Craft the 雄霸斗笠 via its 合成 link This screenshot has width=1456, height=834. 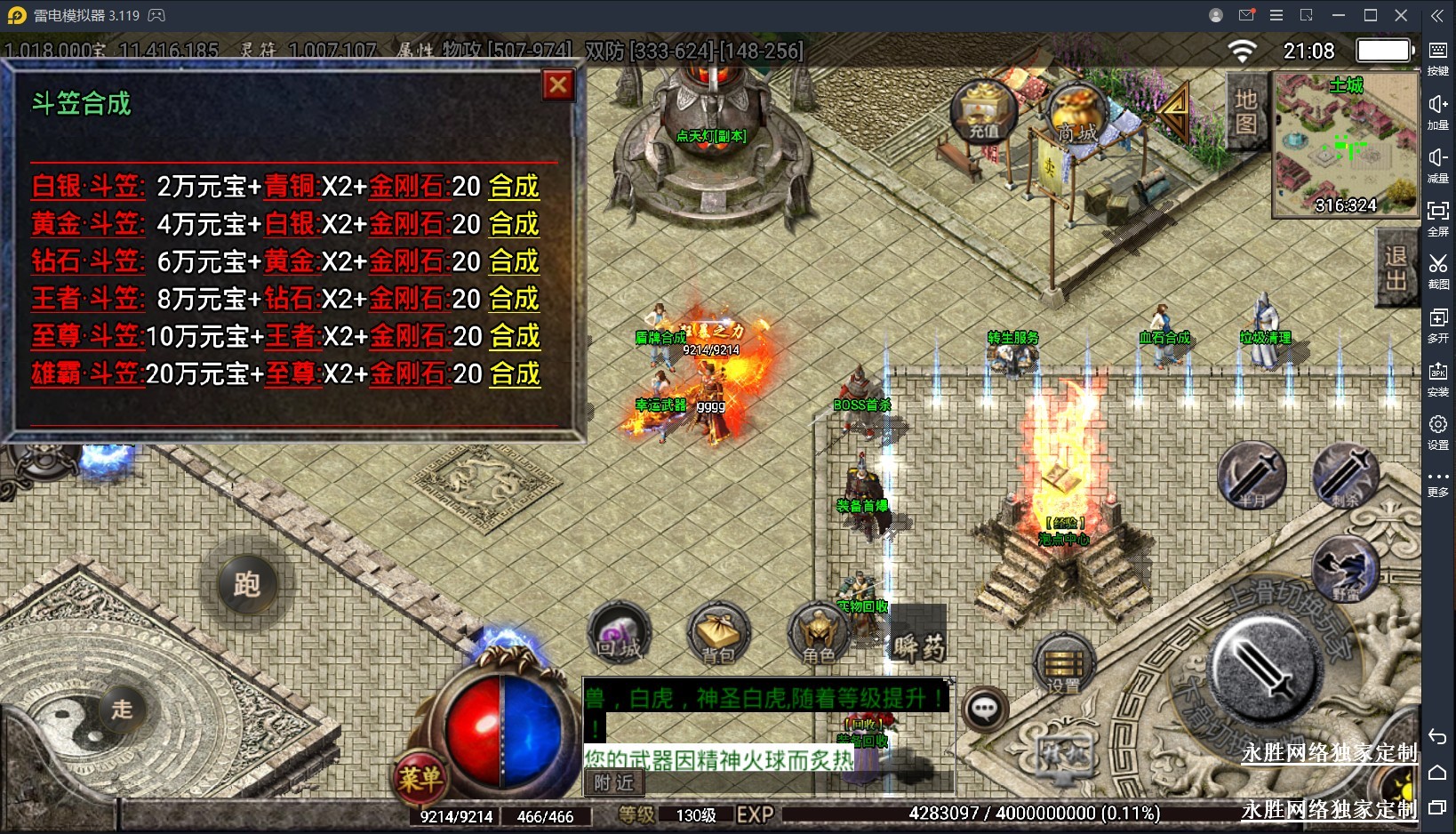click(515, 373)
